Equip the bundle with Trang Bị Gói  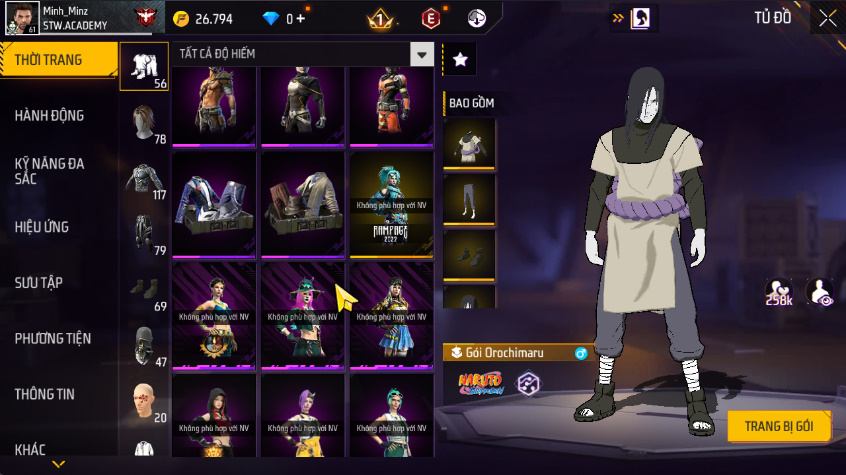pos(779,426)
